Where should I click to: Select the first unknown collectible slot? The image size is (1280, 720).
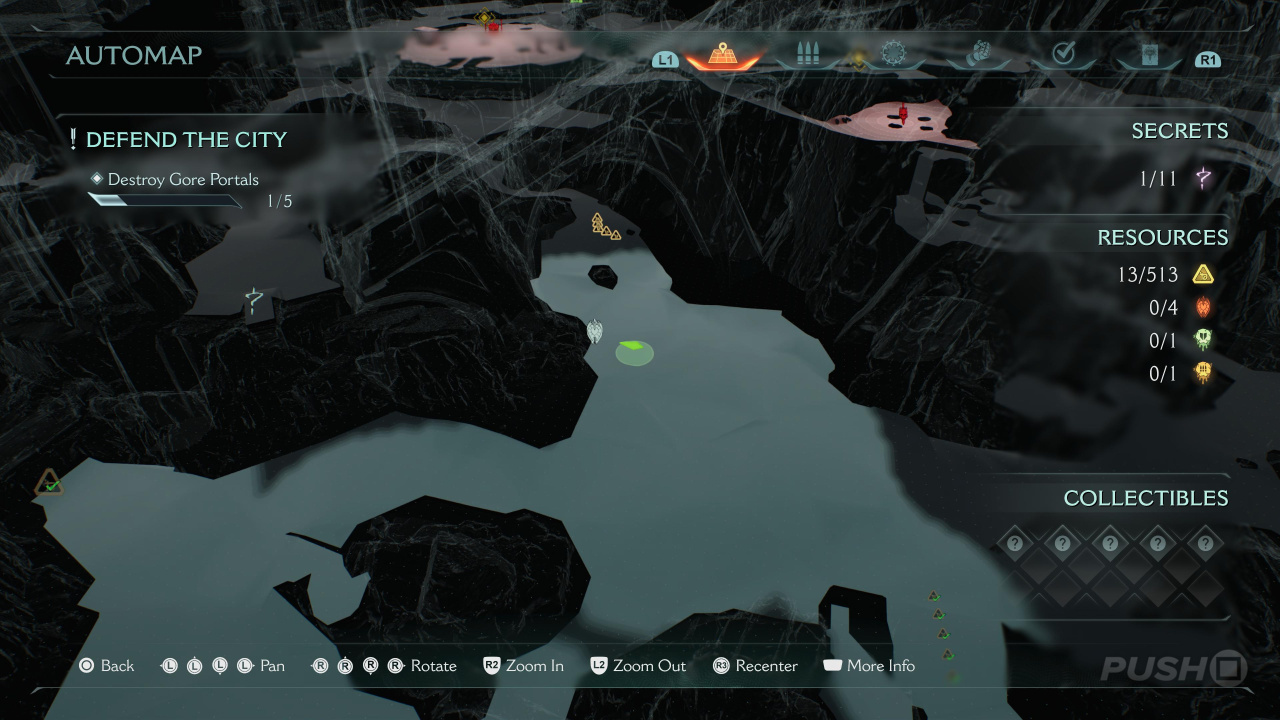tap(1015, 543)
